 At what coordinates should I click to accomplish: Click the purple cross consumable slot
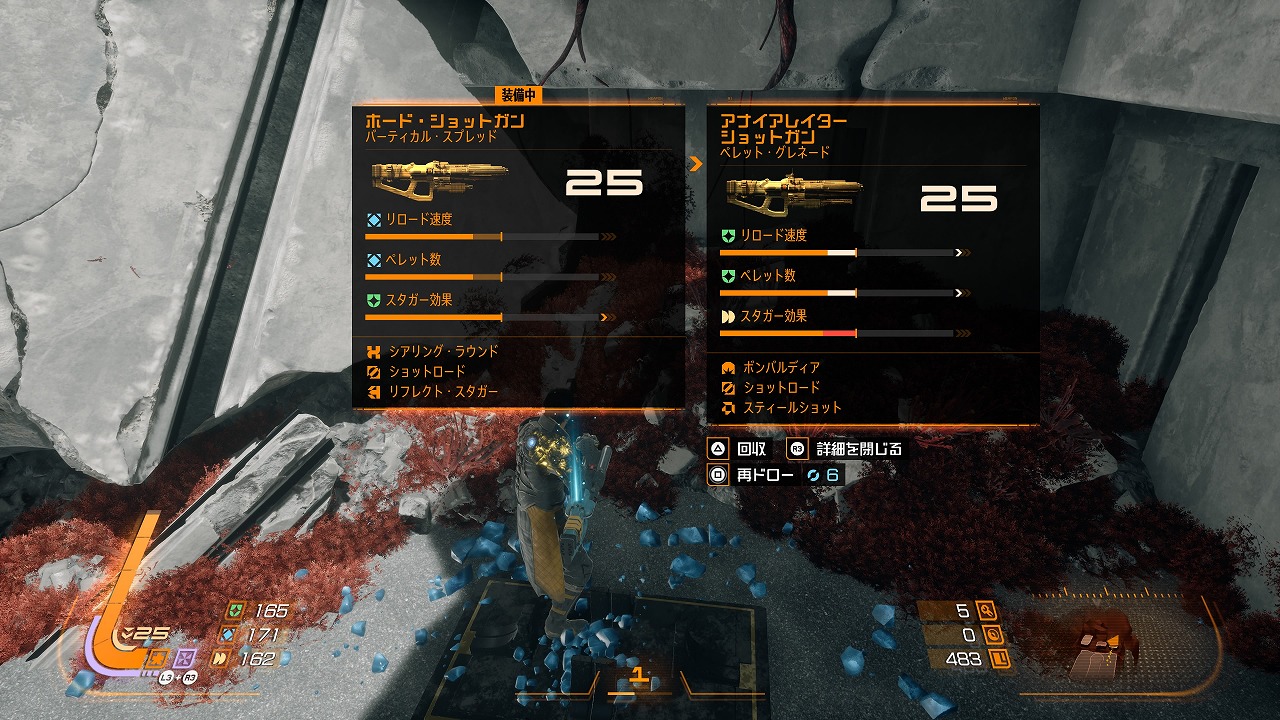point(184,658)
